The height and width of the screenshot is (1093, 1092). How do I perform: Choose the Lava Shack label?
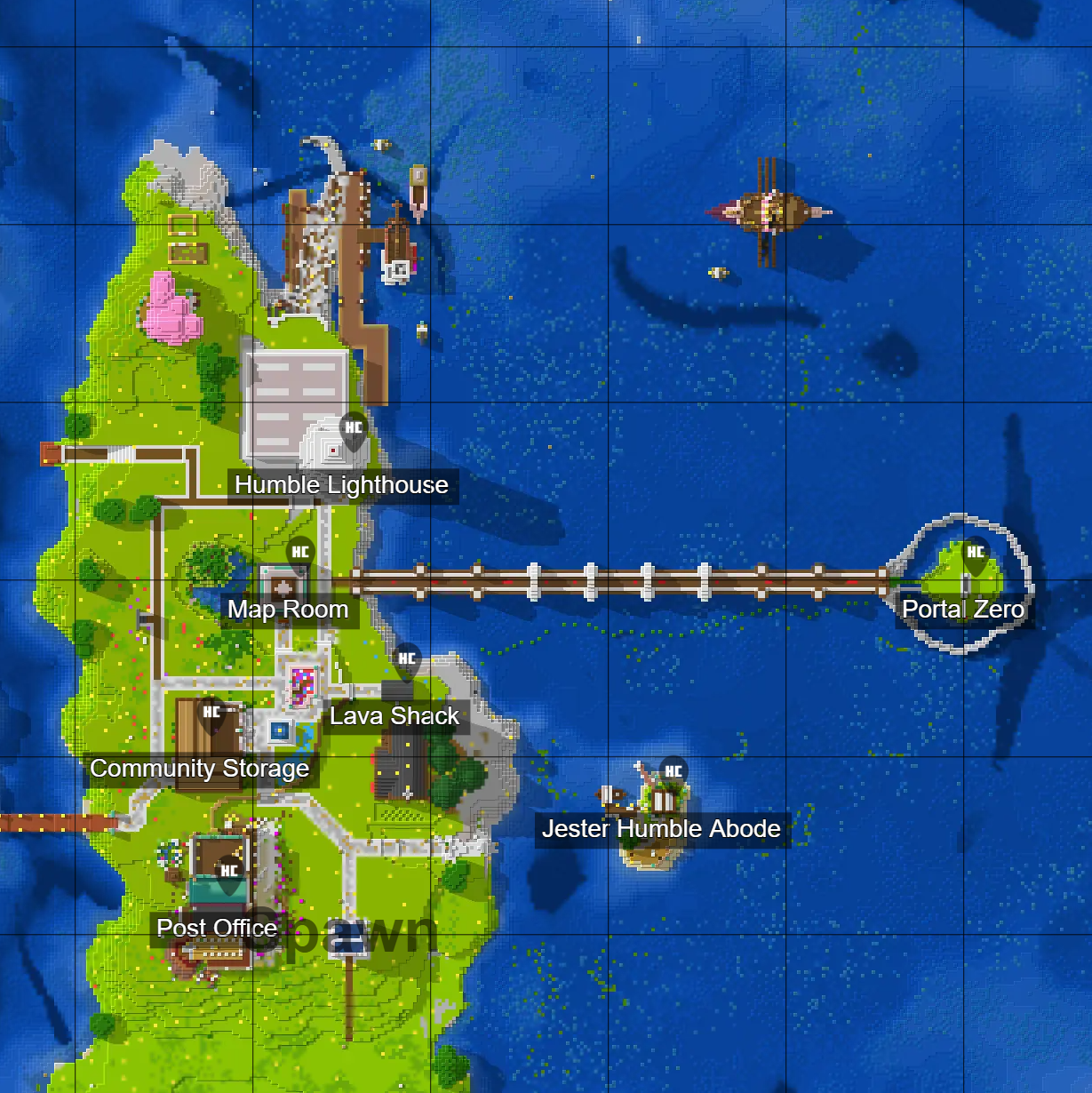395,716
